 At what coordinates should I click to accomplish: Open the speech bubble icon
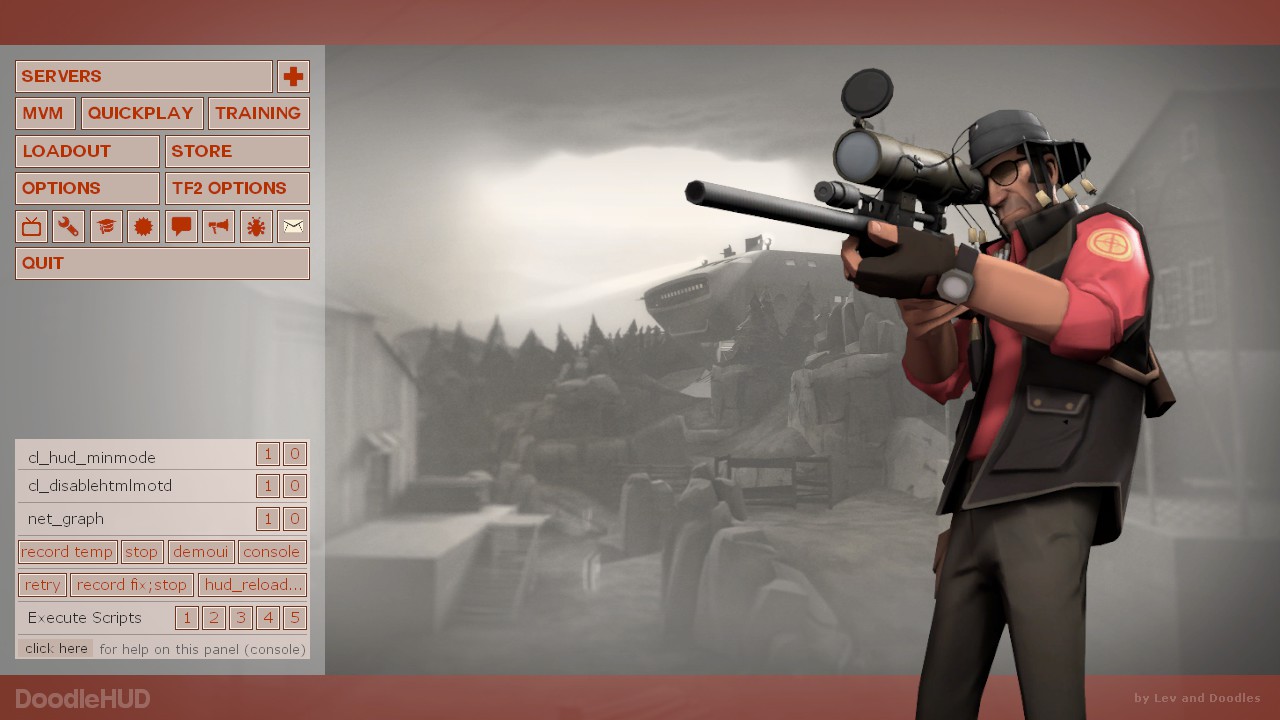[181, 227]
